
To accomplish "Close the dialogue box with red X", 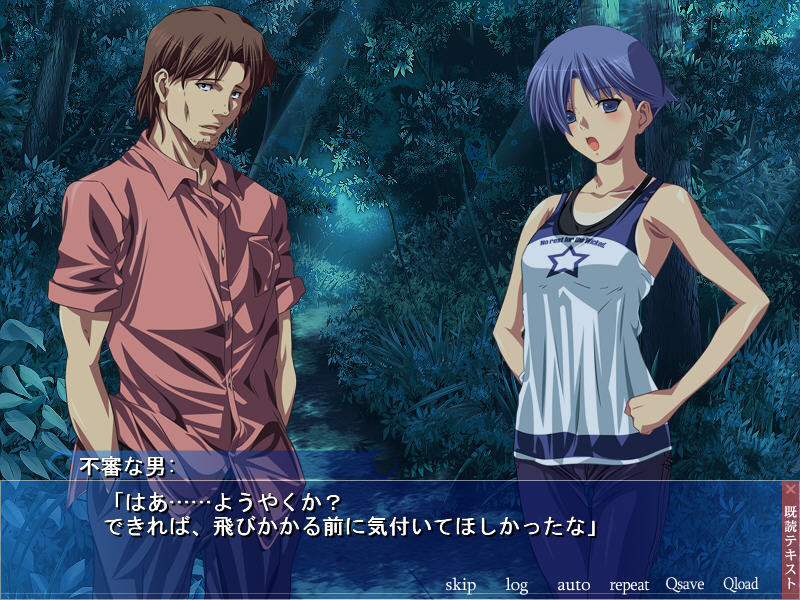I will (790, 490).
